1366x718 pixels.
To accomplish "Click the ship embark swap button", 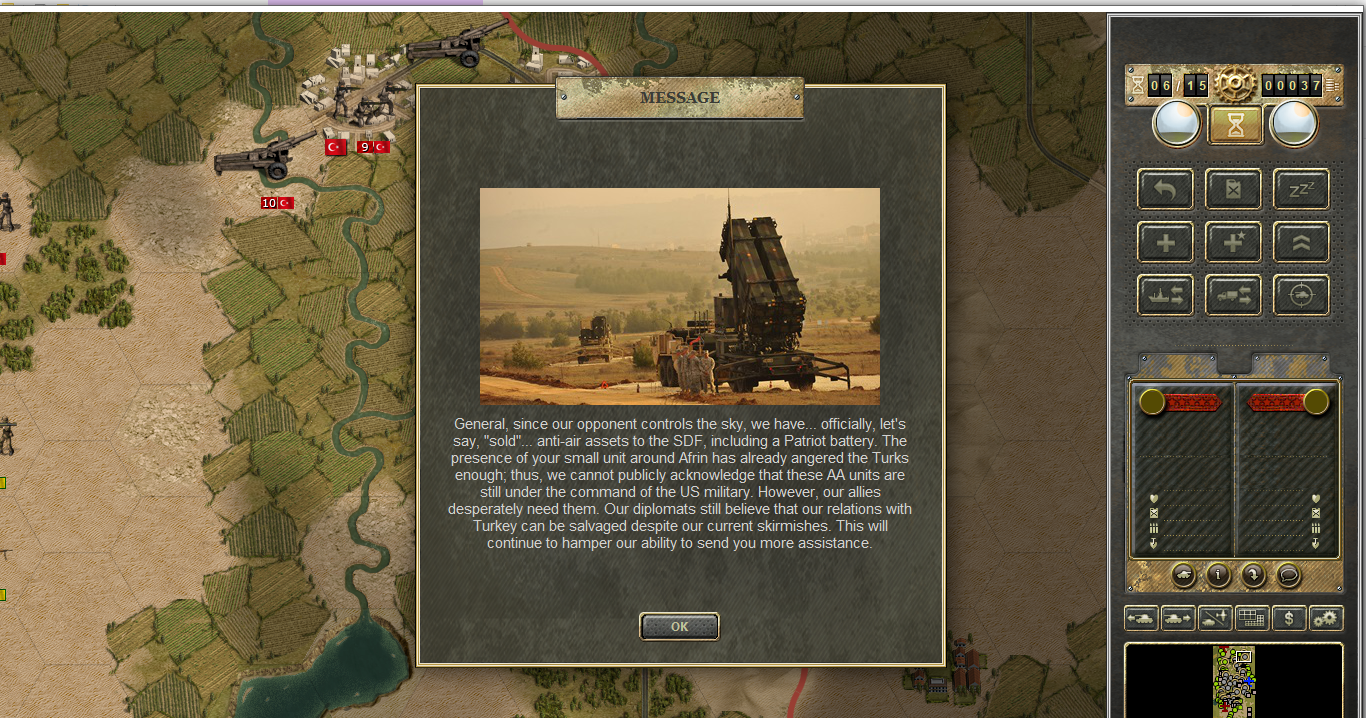I will (1165, 295).
